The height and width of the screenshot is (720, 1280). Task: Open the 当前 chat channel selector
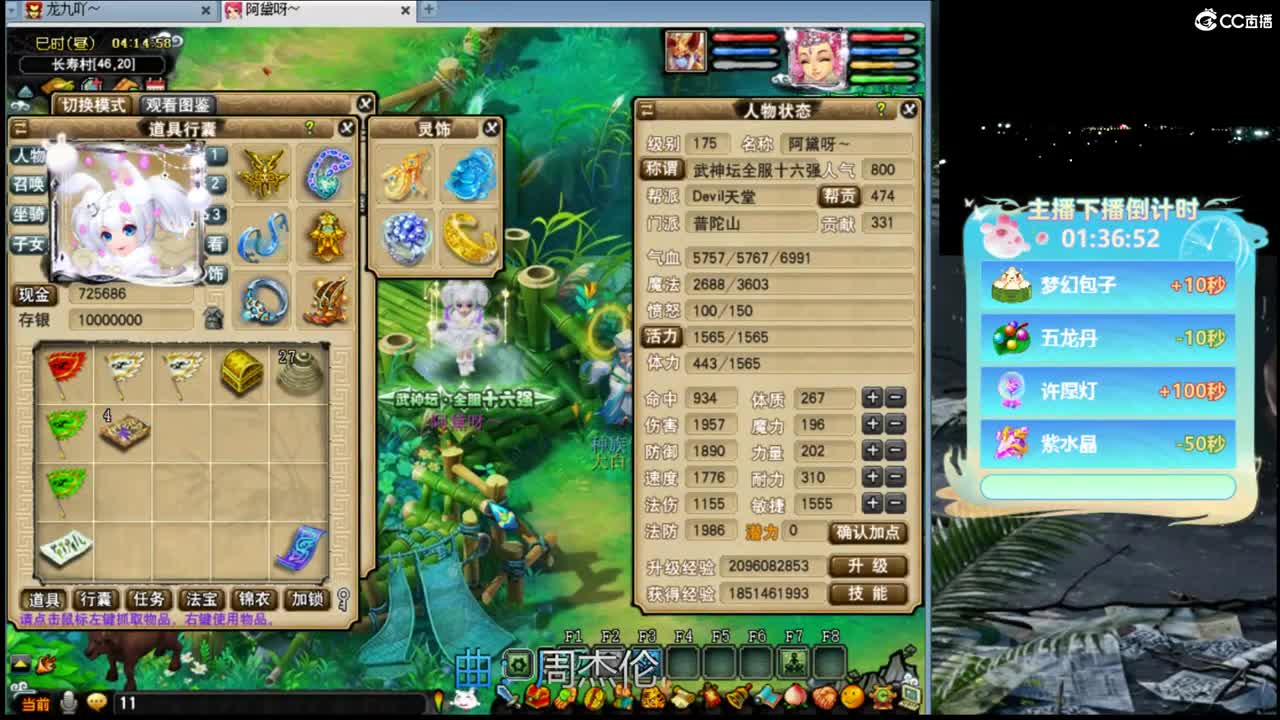coord(36,703)
